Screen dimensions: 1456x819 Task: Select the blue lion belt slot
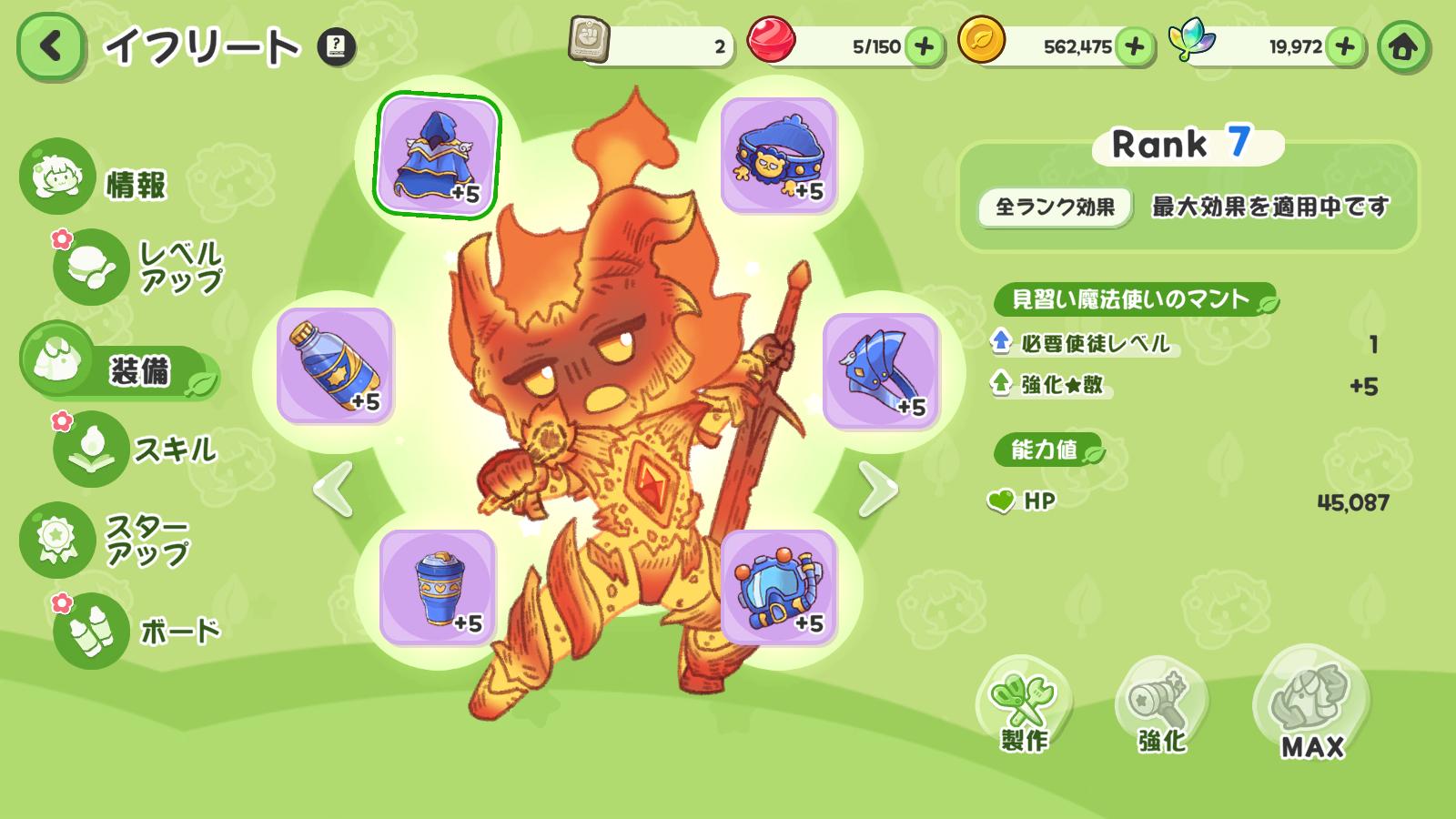779,156
